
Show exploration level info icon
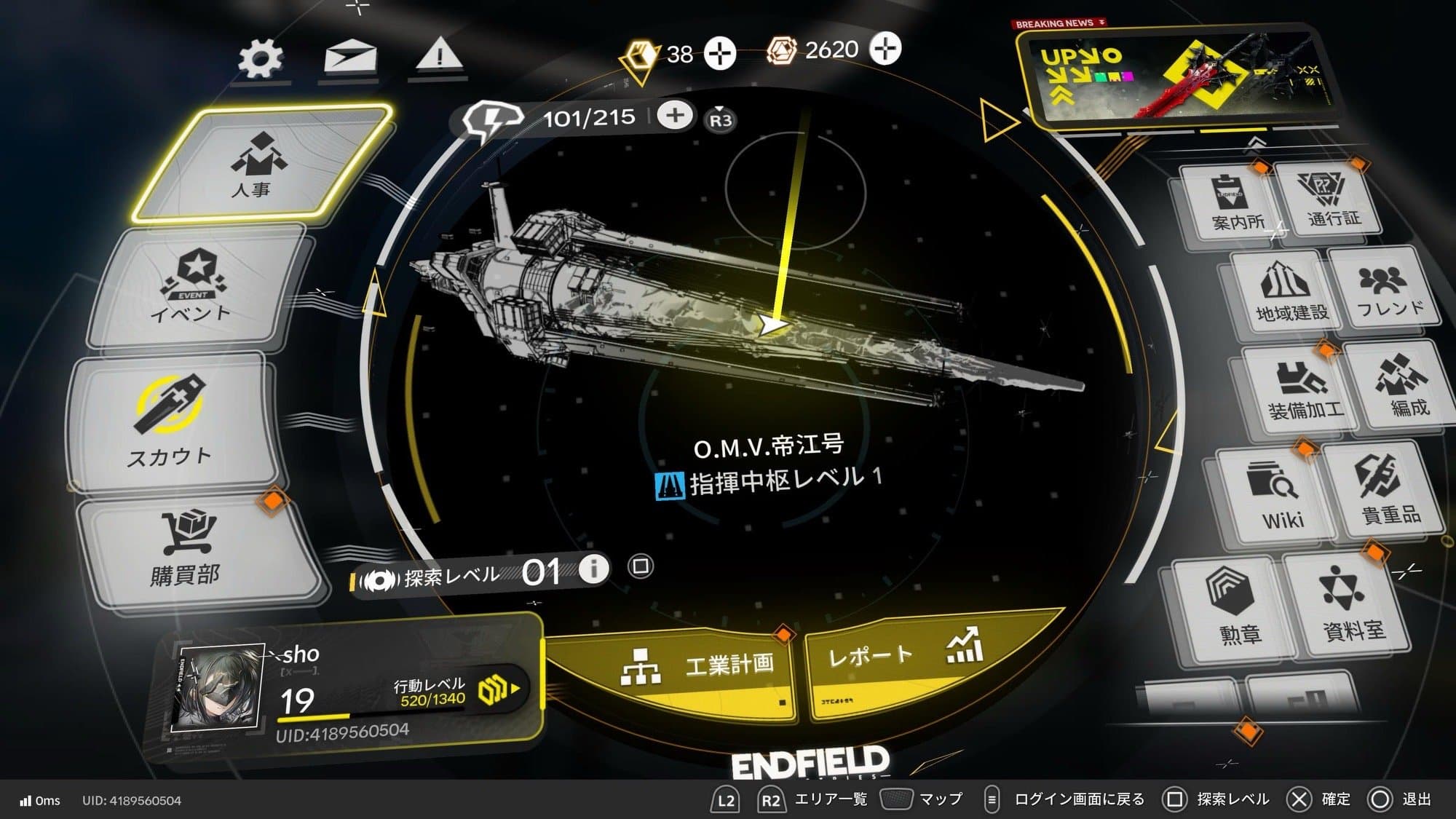[594, 568]
